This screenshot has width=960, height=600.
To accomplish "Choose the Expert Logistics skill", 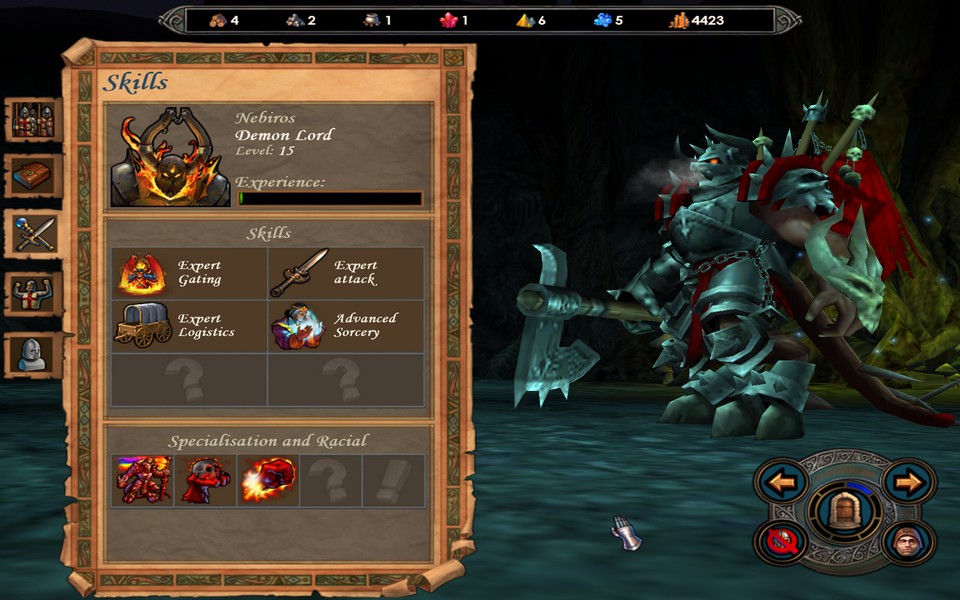I will 143,326.
